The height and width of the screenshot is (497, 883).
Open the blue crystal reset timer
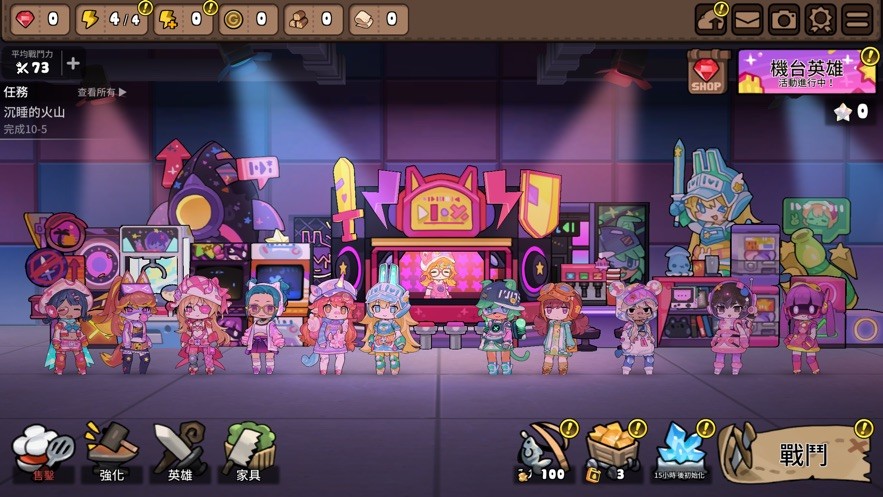coord(679,452)
